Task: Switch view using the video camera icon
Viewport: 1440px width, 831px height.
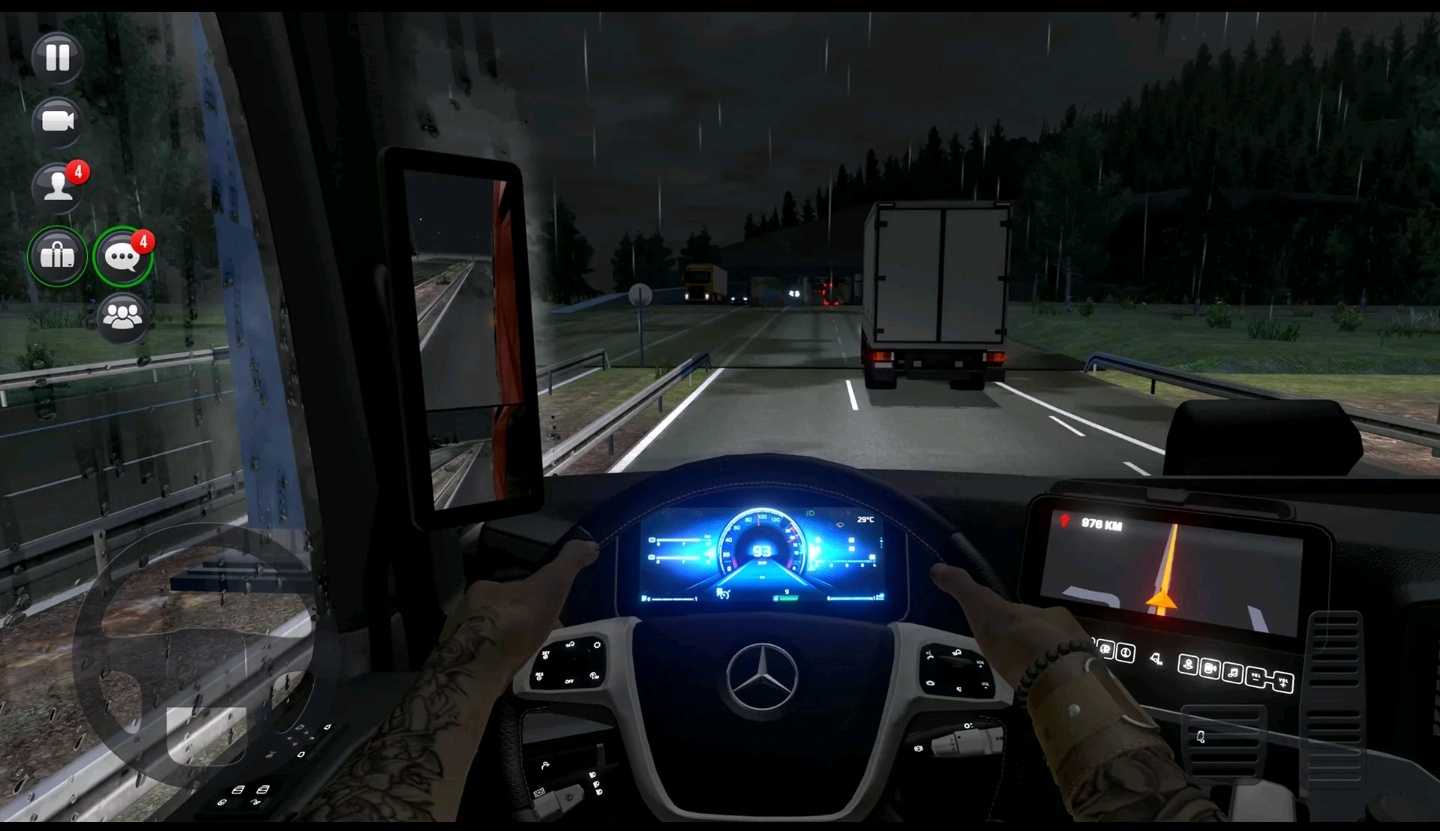Action: click(57, 122)
